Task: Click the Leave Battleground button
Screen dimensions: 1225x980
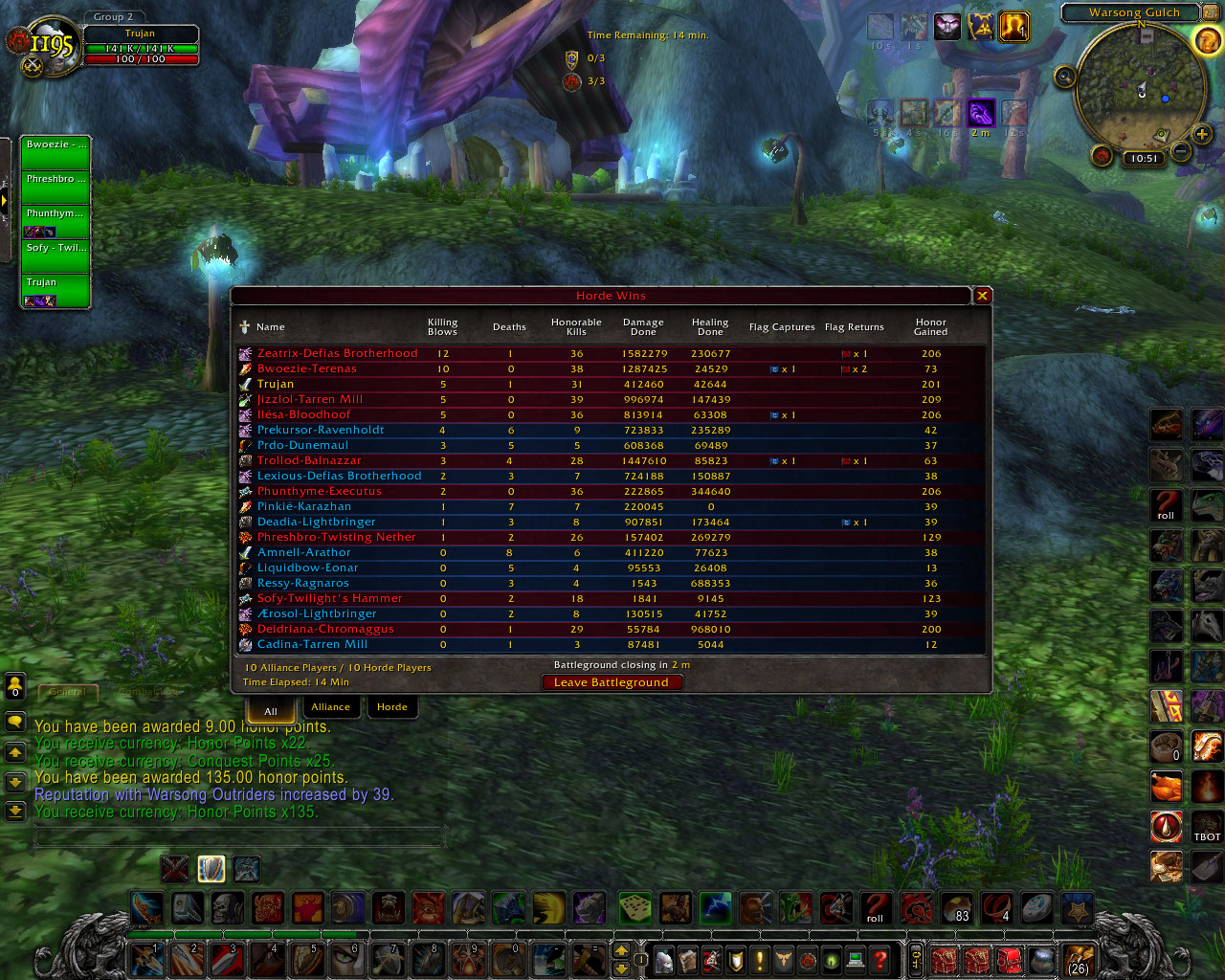Action: pos(612,681)
